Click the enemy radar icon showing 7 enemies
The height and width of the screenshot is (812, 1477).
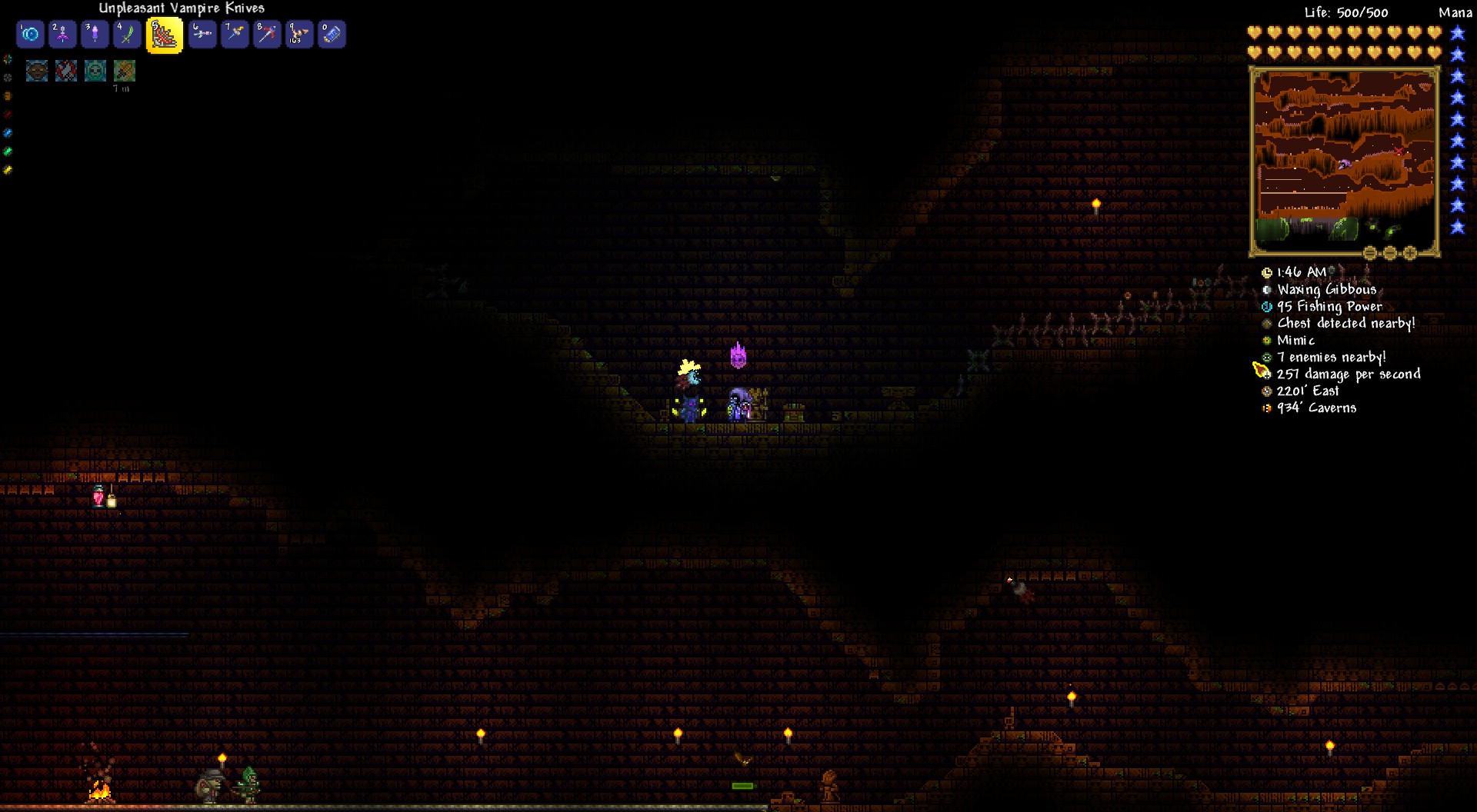pos(1266,357)
